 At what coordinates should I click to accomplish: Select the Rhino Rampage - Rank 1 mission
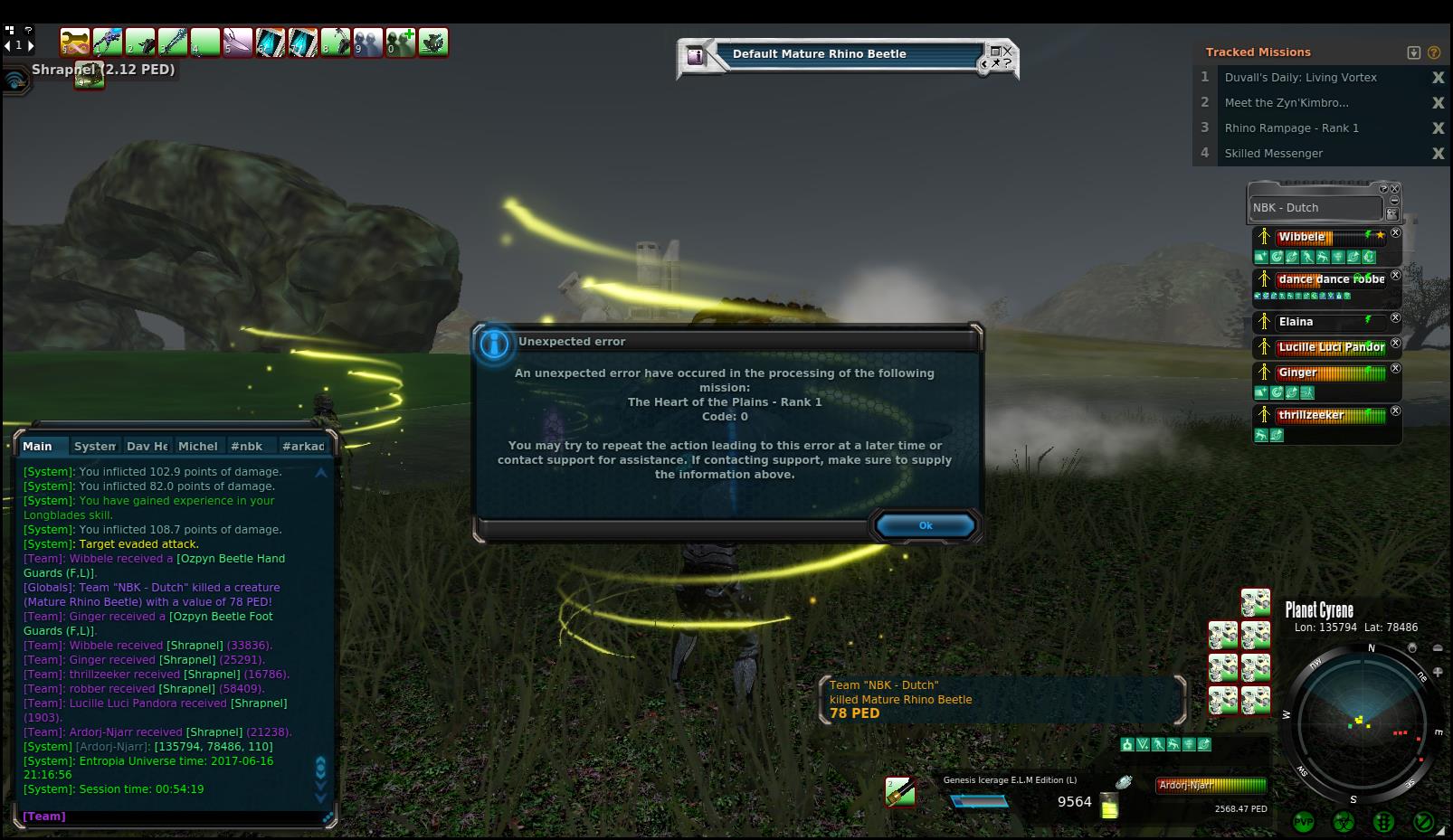(1291, 128)
